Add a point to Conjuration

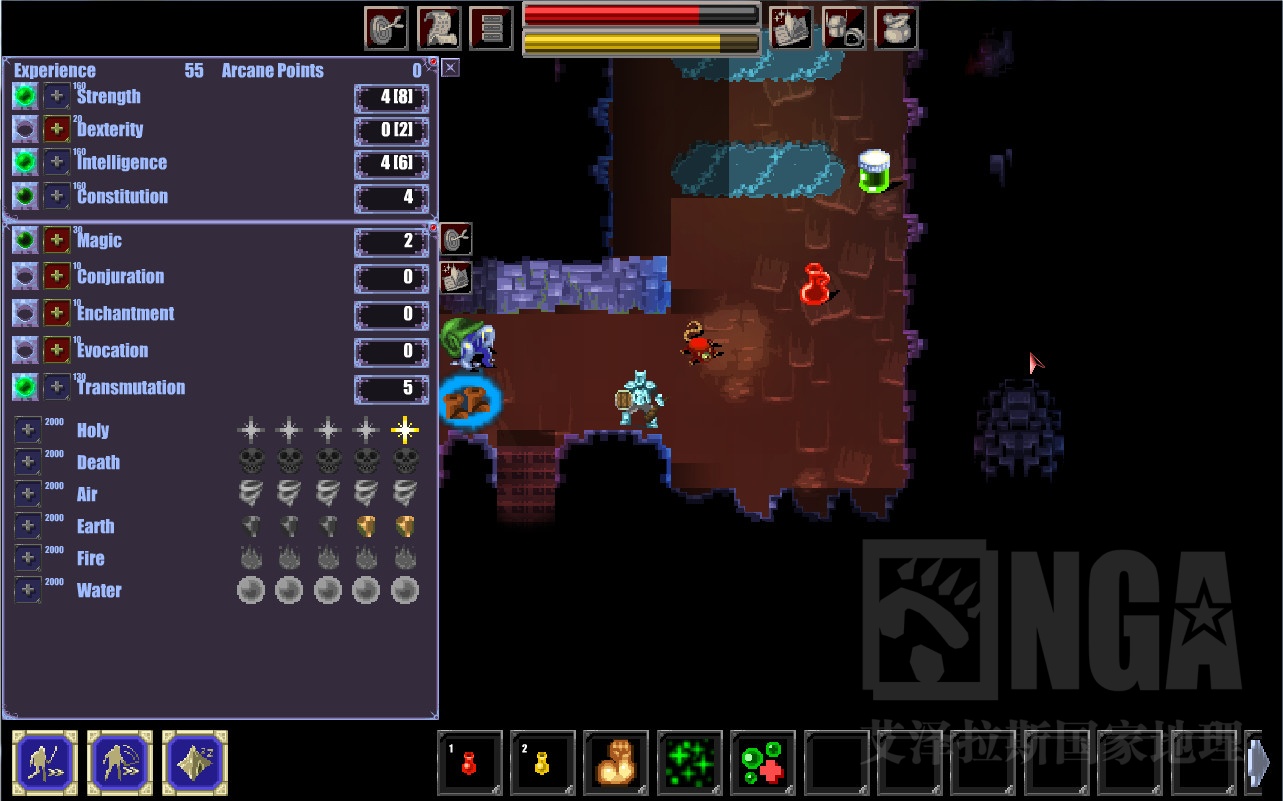pyautogui.click(x=57, y=277)
